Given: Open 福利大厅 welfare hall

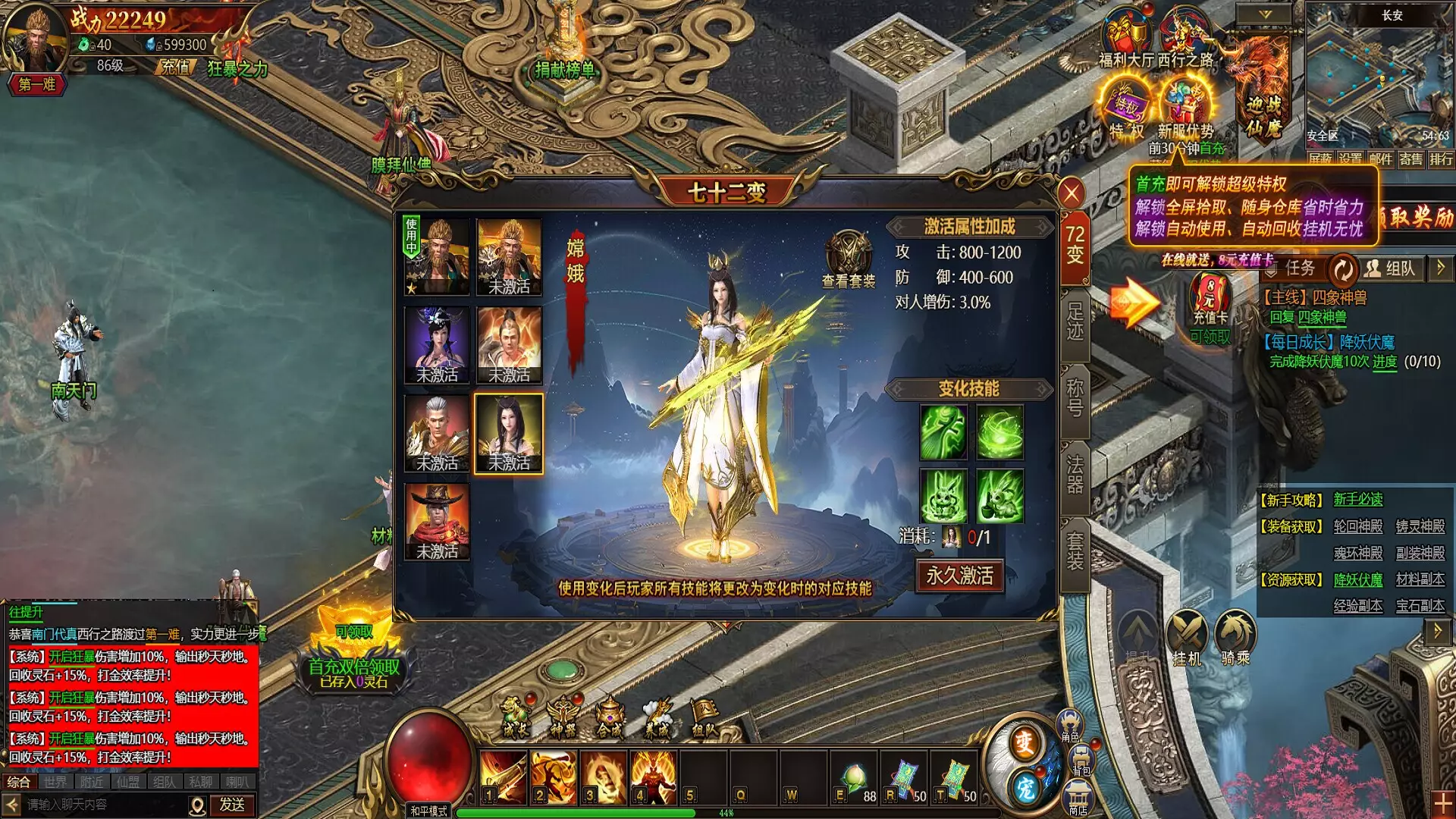Looking at the screenshot, I should coord(1126,38).
